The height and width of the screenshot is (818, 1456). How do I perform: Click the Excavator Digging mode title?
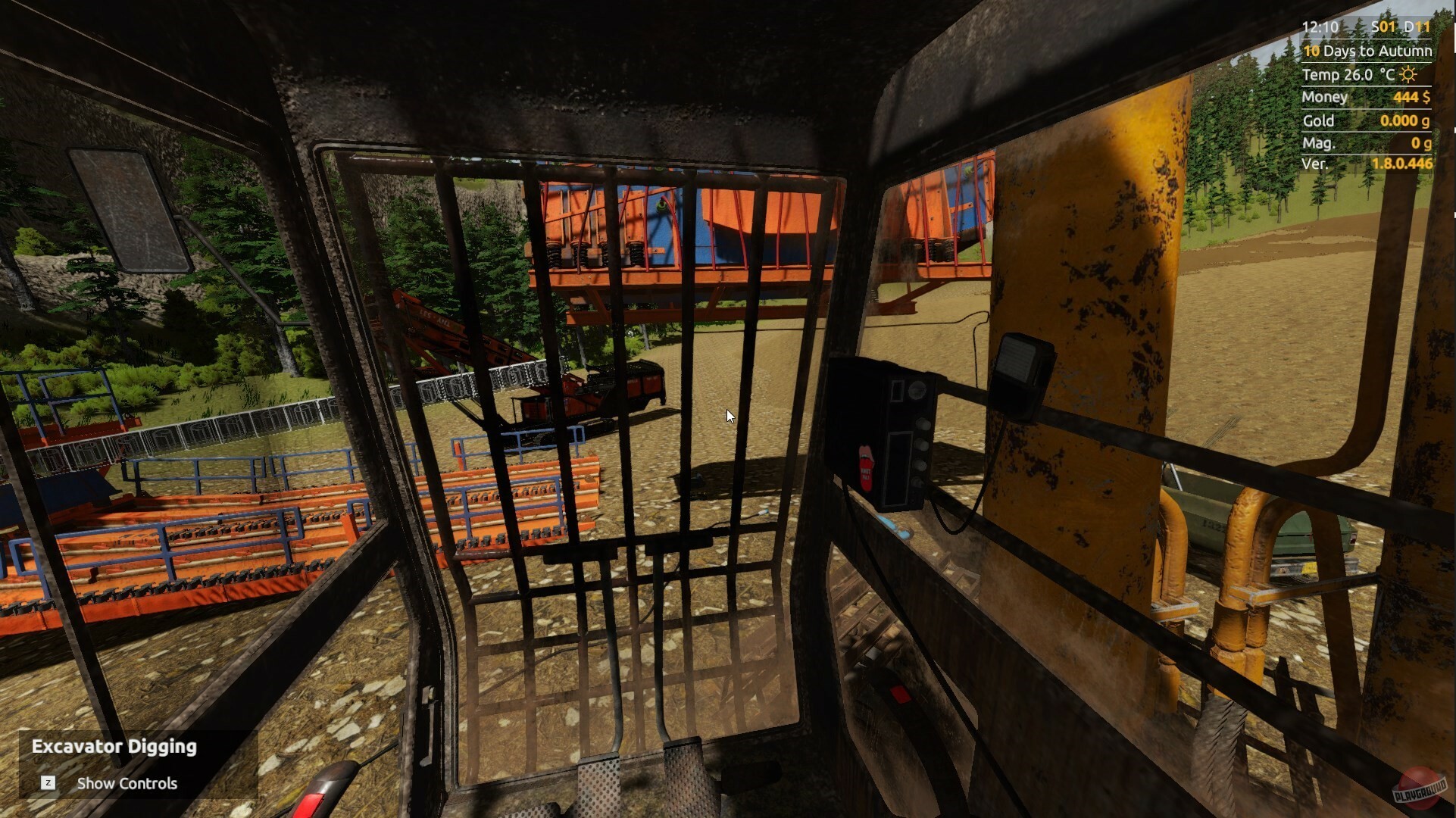pos(114,746)
